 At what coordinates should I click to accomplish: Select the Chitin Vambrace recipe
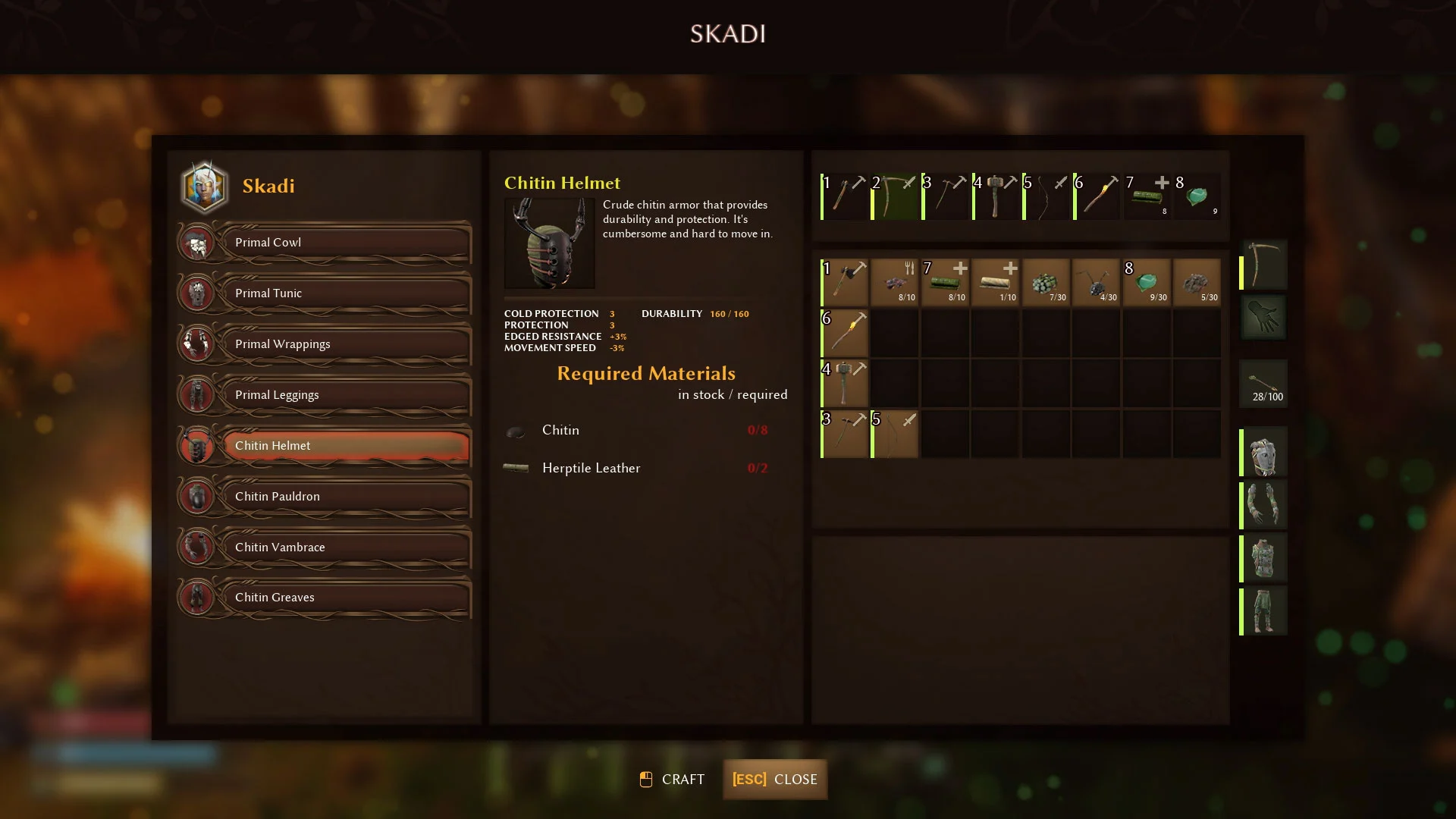(346, 548)
